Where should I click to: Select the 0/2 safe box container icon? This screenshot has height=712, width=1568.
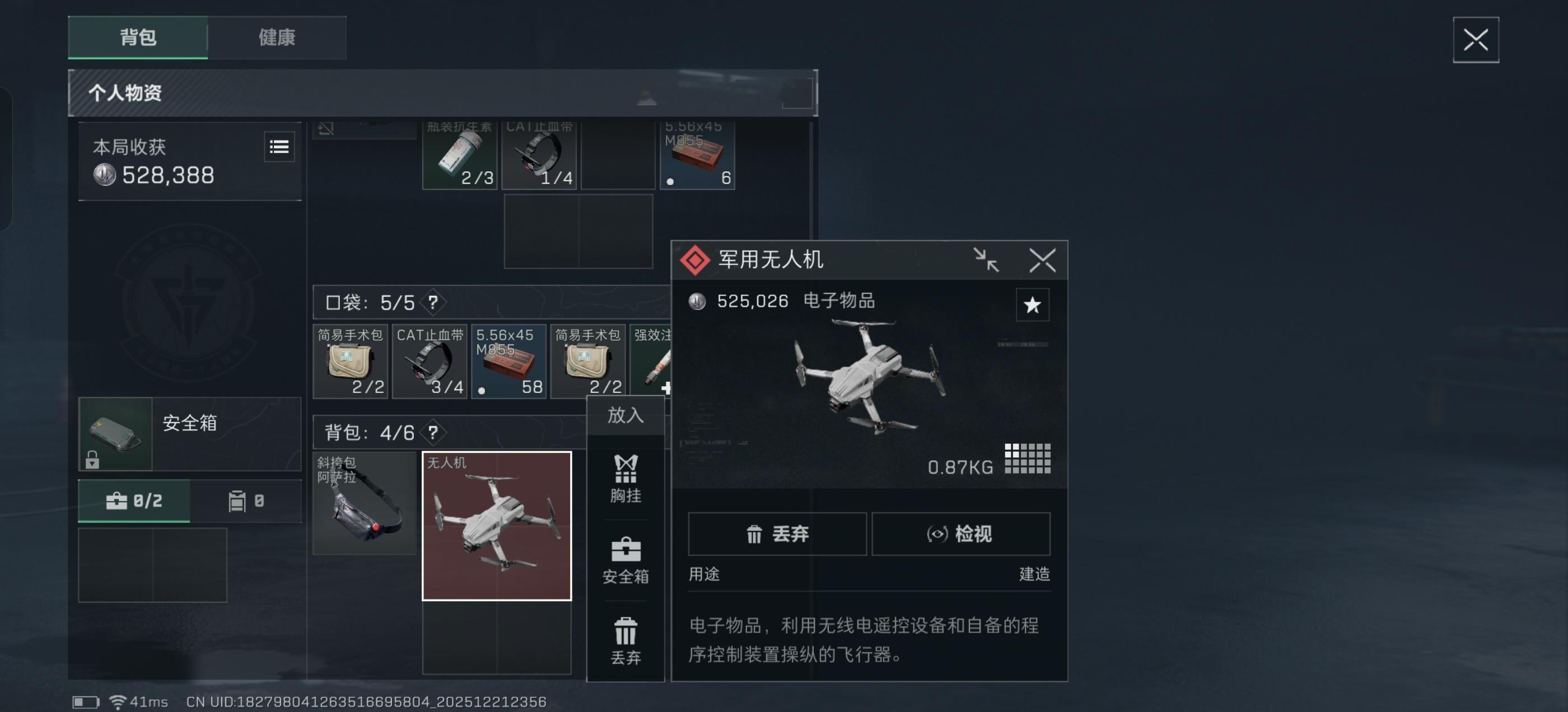(134, 501)
